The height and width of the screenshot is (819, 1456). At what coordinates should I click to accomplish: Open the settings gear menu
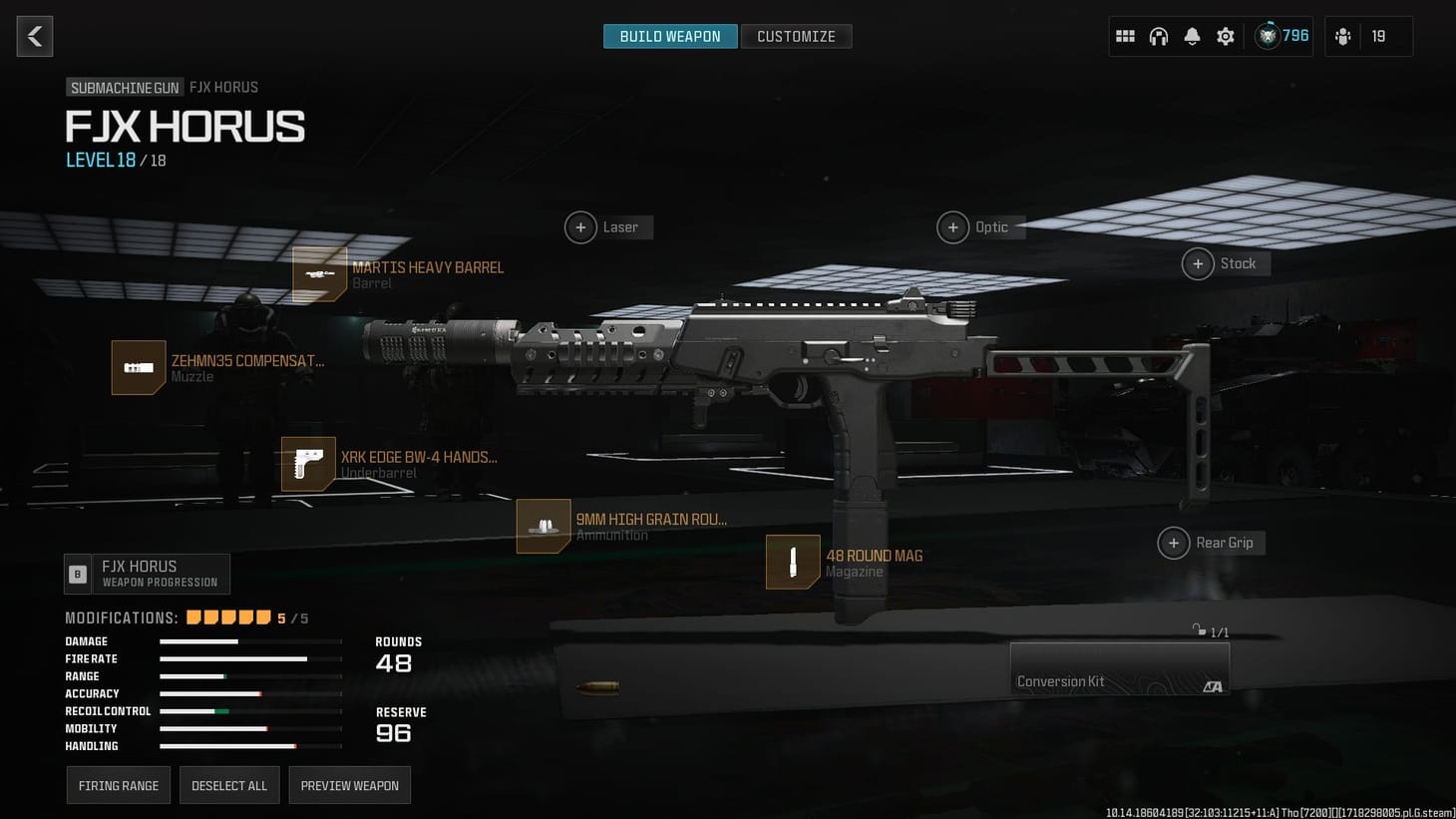click(x=1225, y=35)
